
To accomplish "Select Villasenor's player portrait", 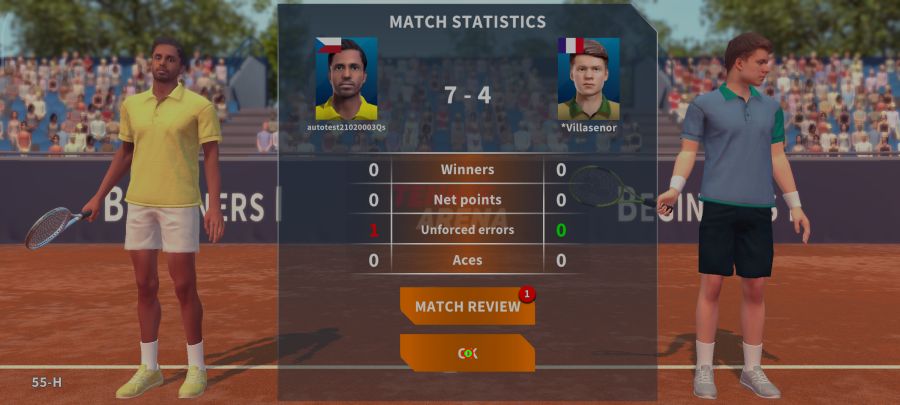I will 588,79.
